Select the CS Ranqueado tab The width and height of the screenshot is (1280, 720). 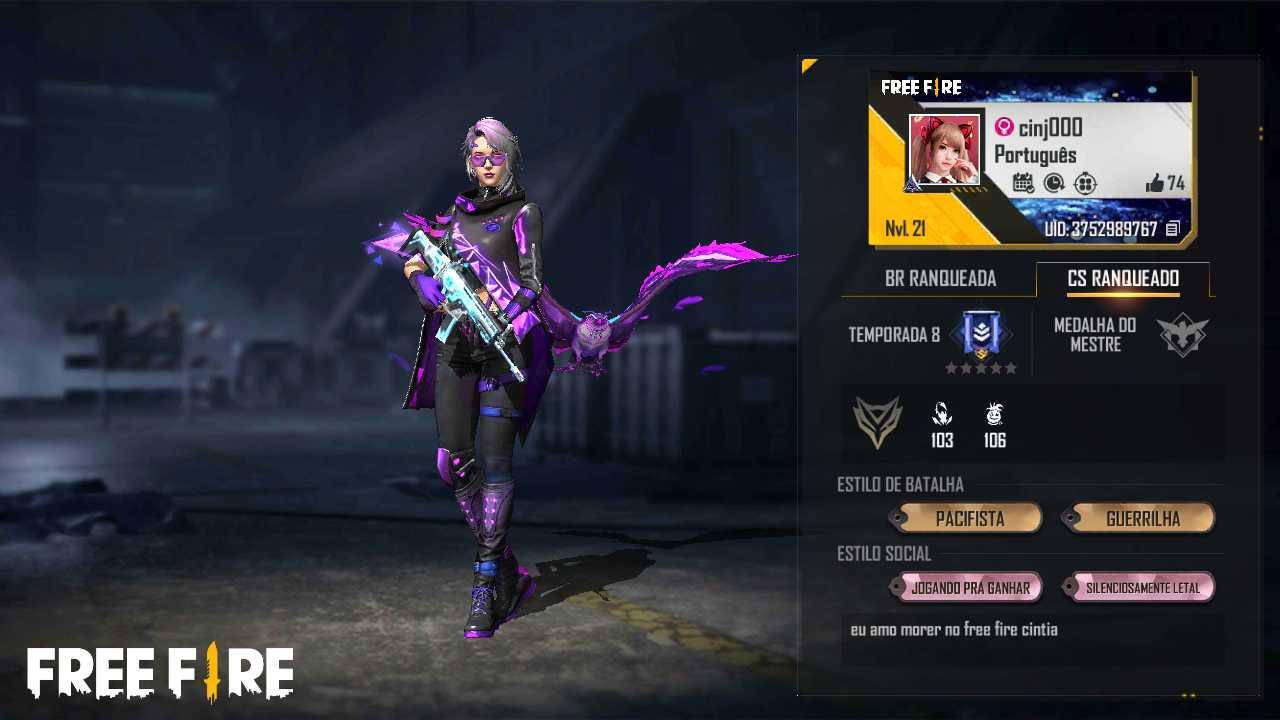(x=1123, y=279)
